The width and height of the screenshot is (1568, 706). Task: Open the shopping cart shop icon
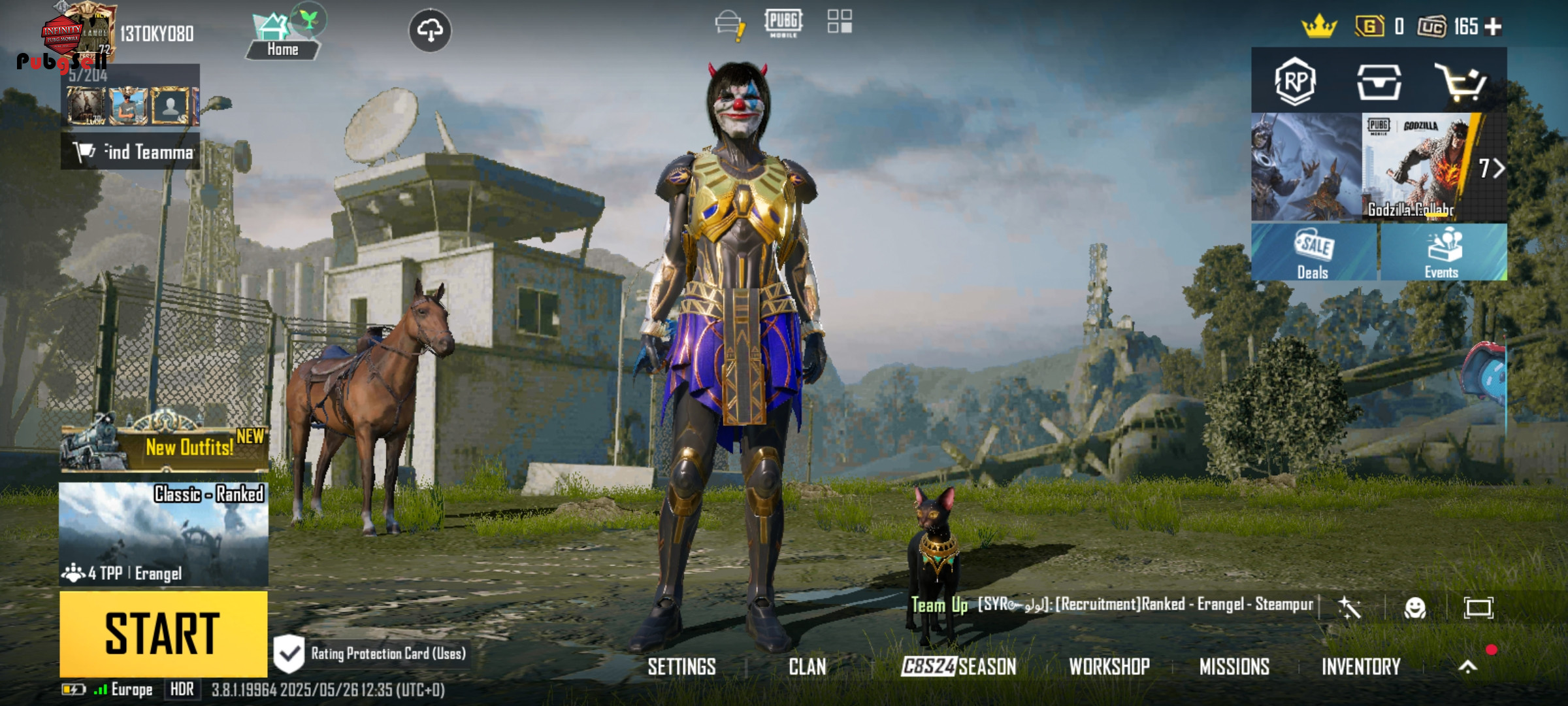pos(1461,82)
